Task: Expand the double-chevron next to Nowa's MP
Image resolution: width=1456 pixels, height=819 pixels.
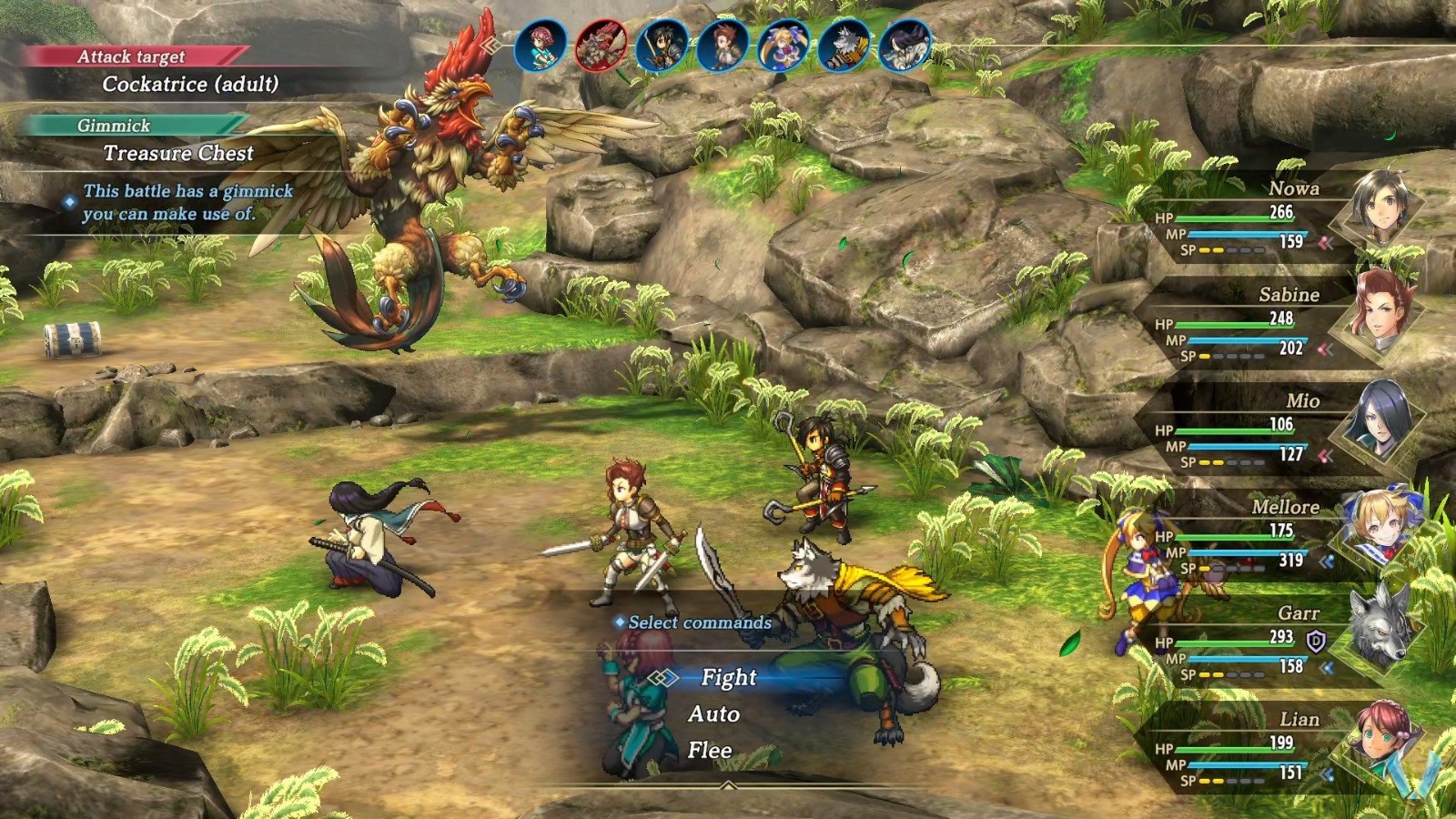Action: [1324, 242]
